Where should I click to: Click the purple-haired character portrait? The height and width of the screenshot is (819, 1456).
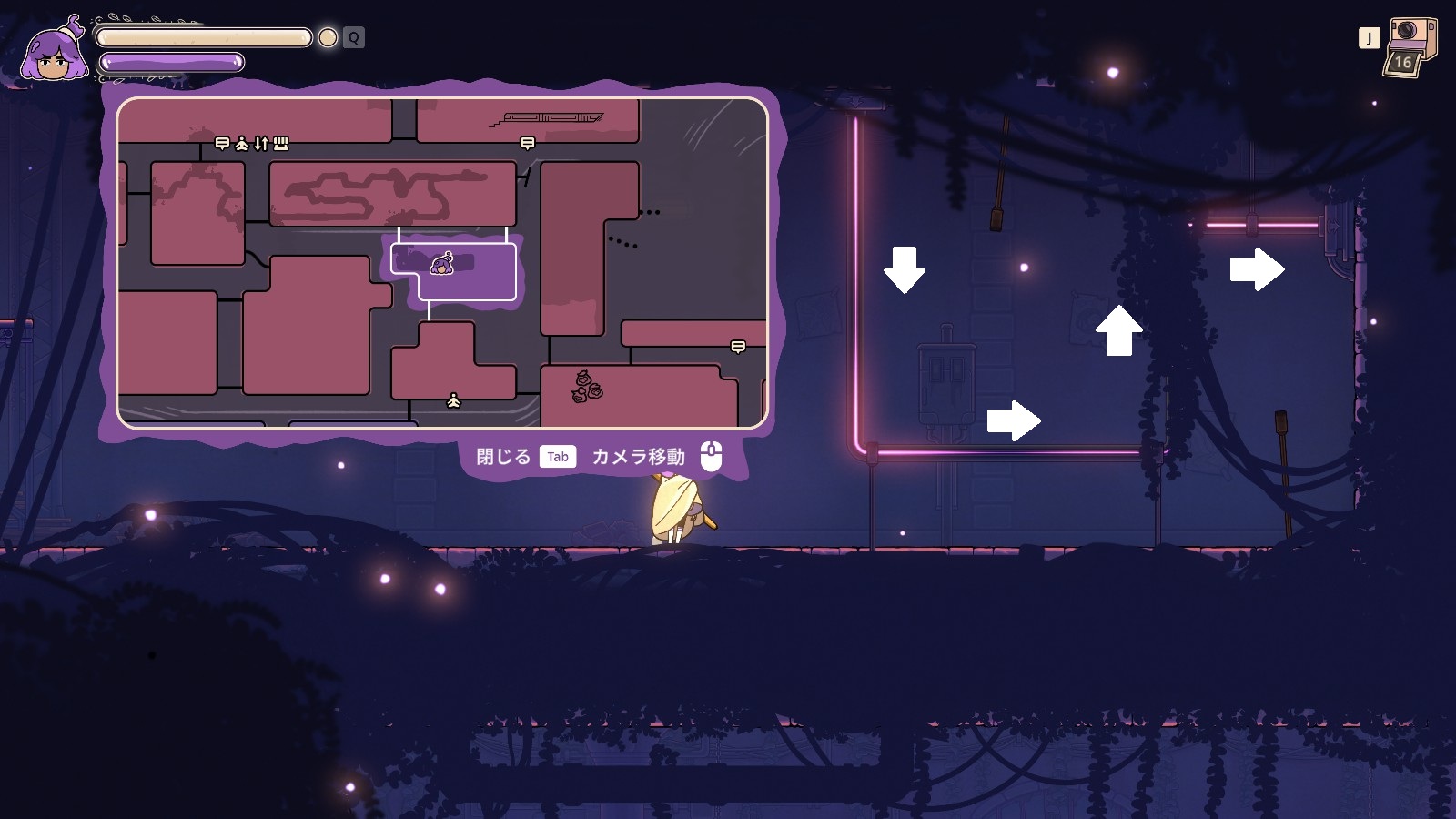tap(56, 53)
